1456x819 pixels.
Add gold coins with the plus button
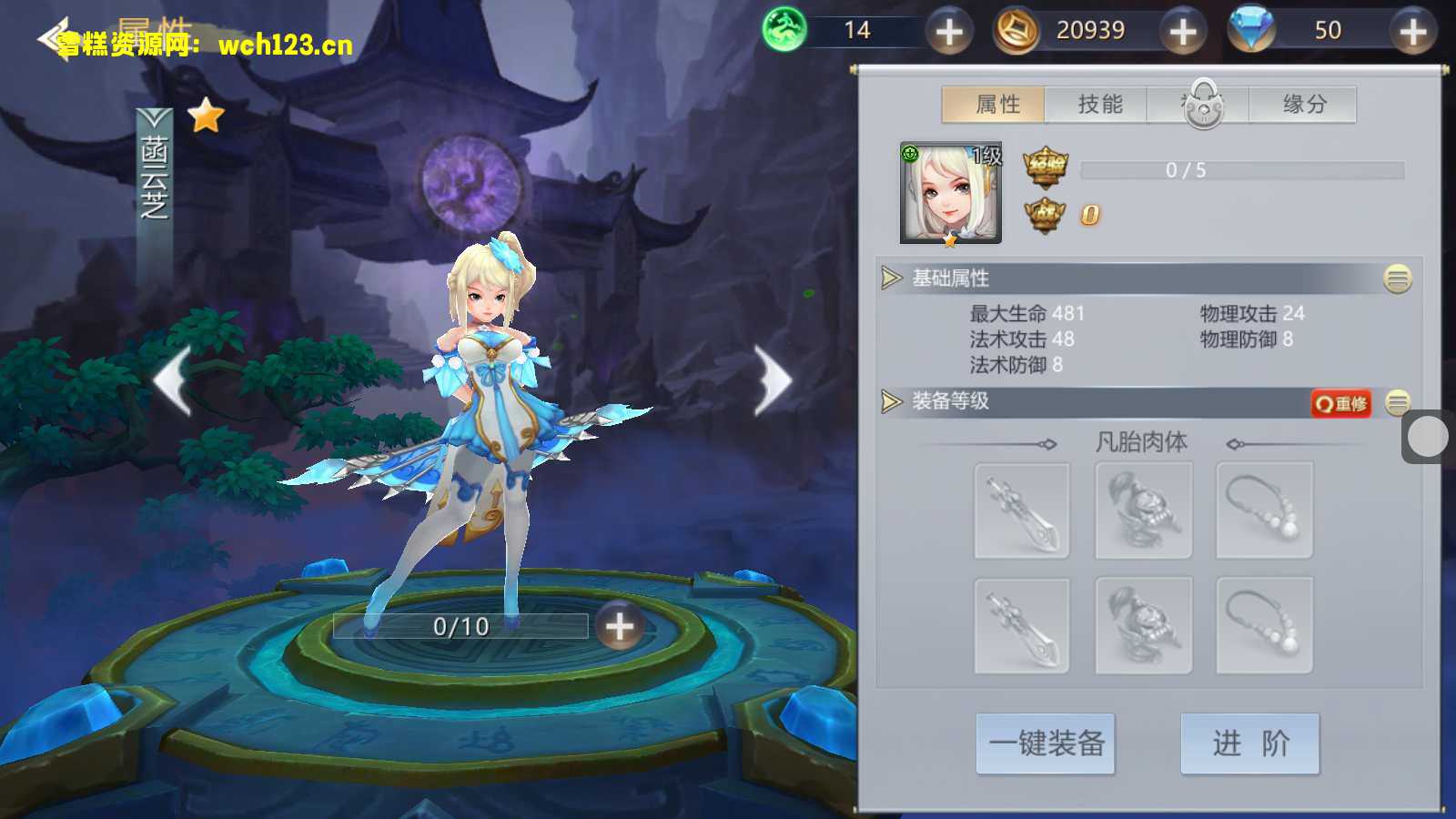(1183, 32)
